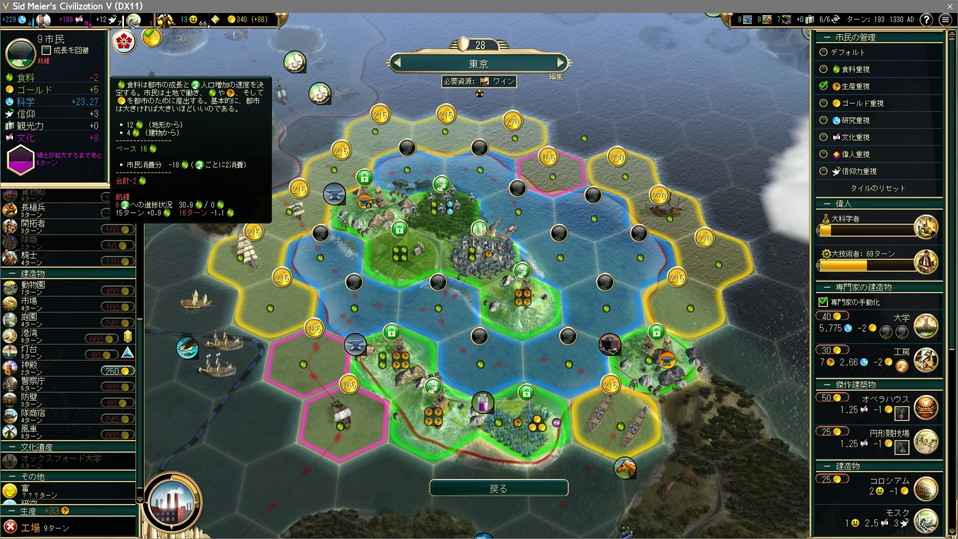Toggle 専門家の手動化 checkbox

(x=823, y=301)
